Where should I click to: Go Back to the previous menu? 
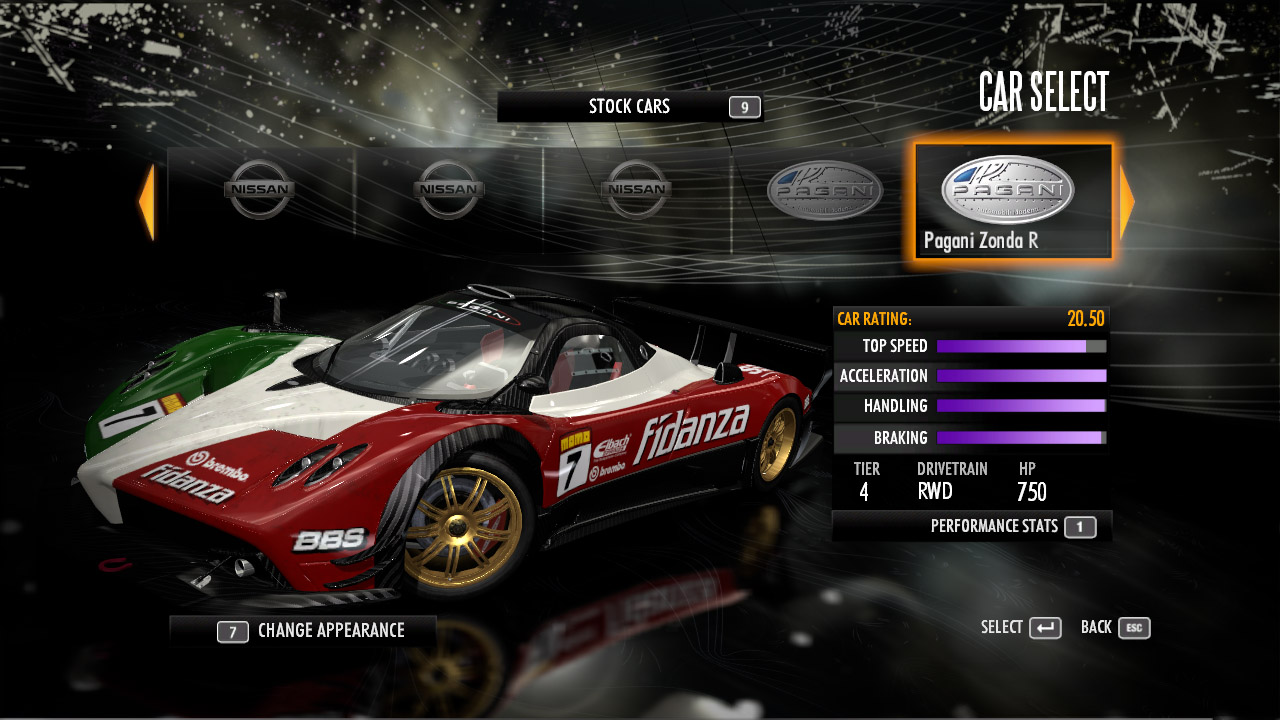coord(1115,628)
